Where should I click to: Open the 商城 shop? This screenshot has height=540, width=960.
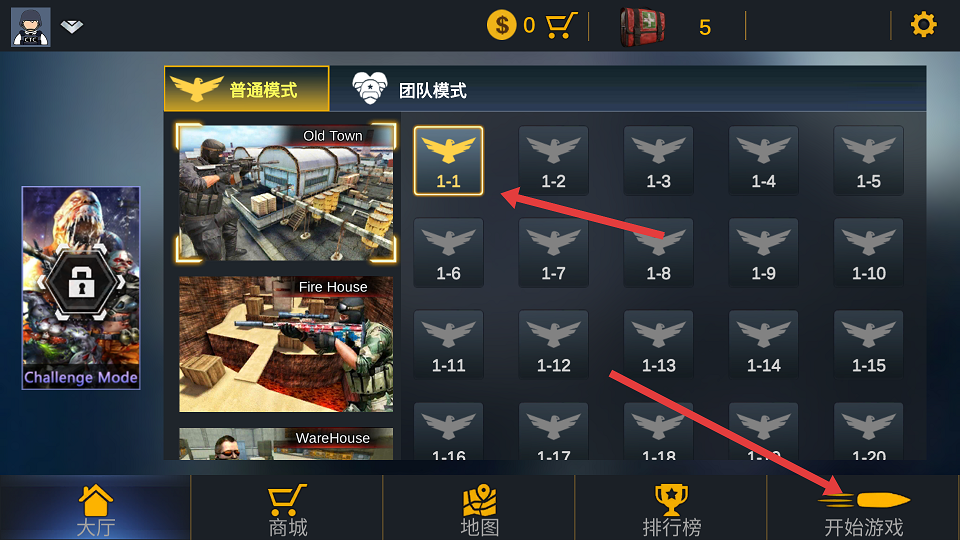click(x=287, y=510)
